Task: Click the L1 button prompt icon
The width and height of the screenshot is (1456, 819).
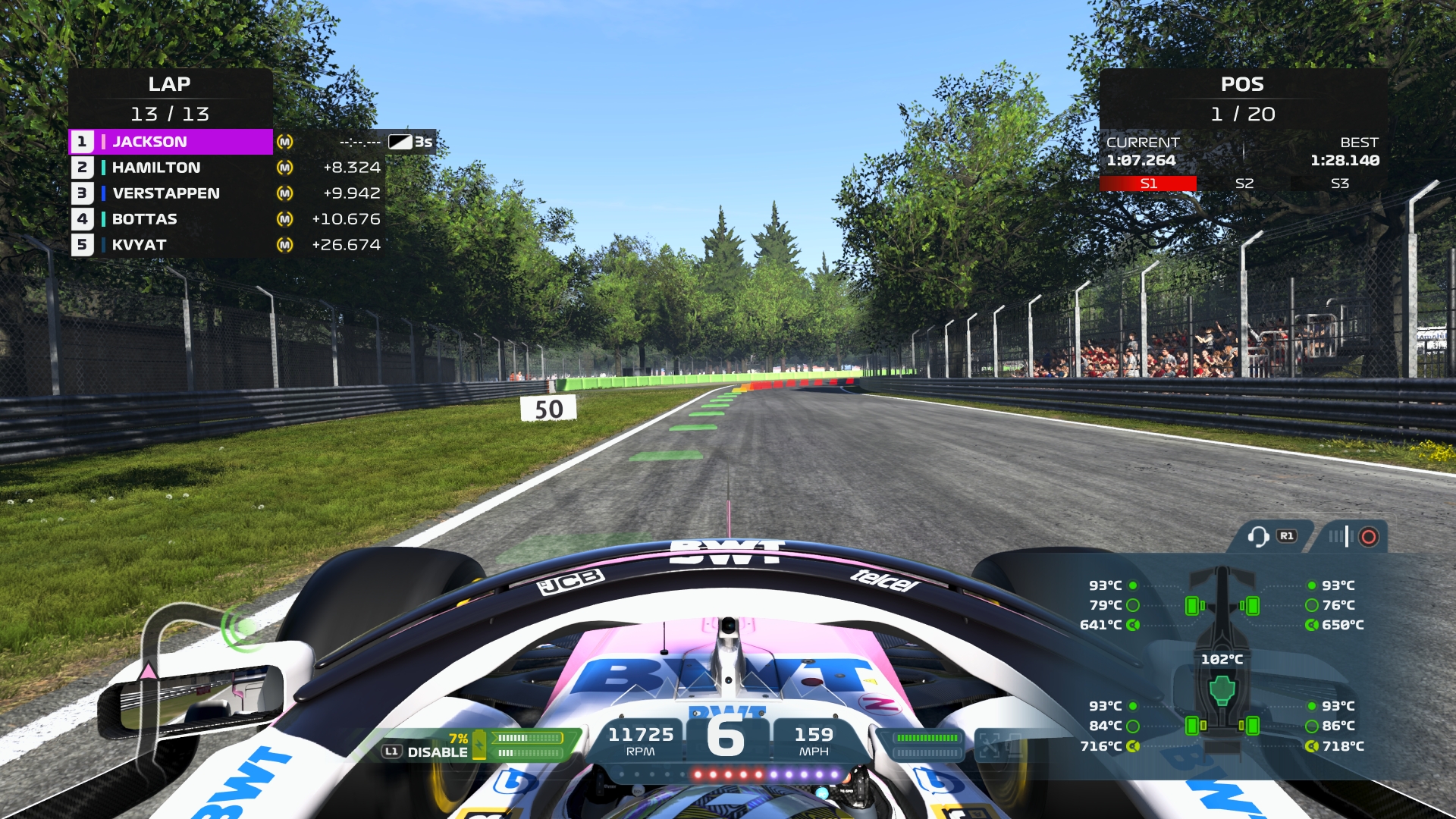Action: coord(392,751)
